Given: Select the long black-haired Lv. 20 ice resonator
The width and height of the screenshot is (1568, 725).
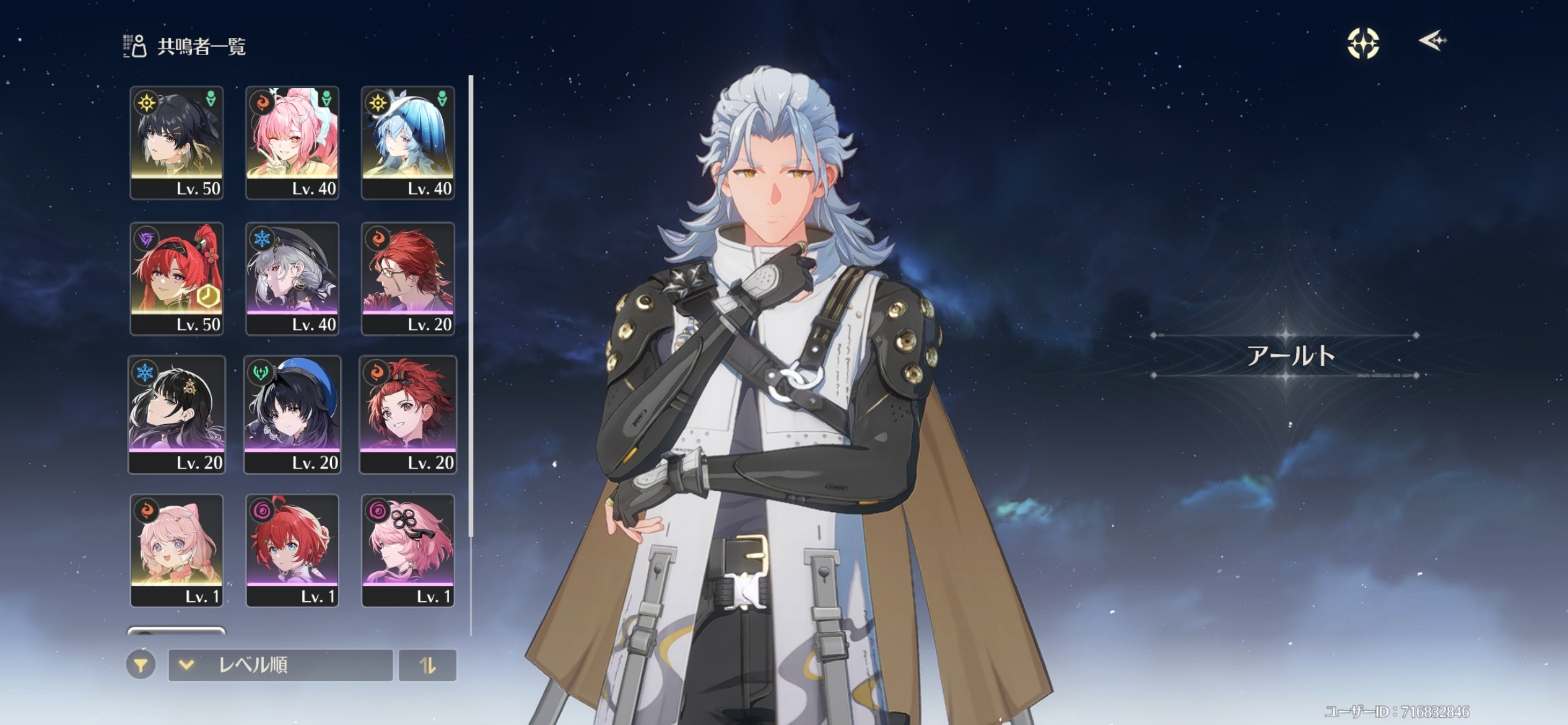Looking at the screenshot, I should (176, 415).
